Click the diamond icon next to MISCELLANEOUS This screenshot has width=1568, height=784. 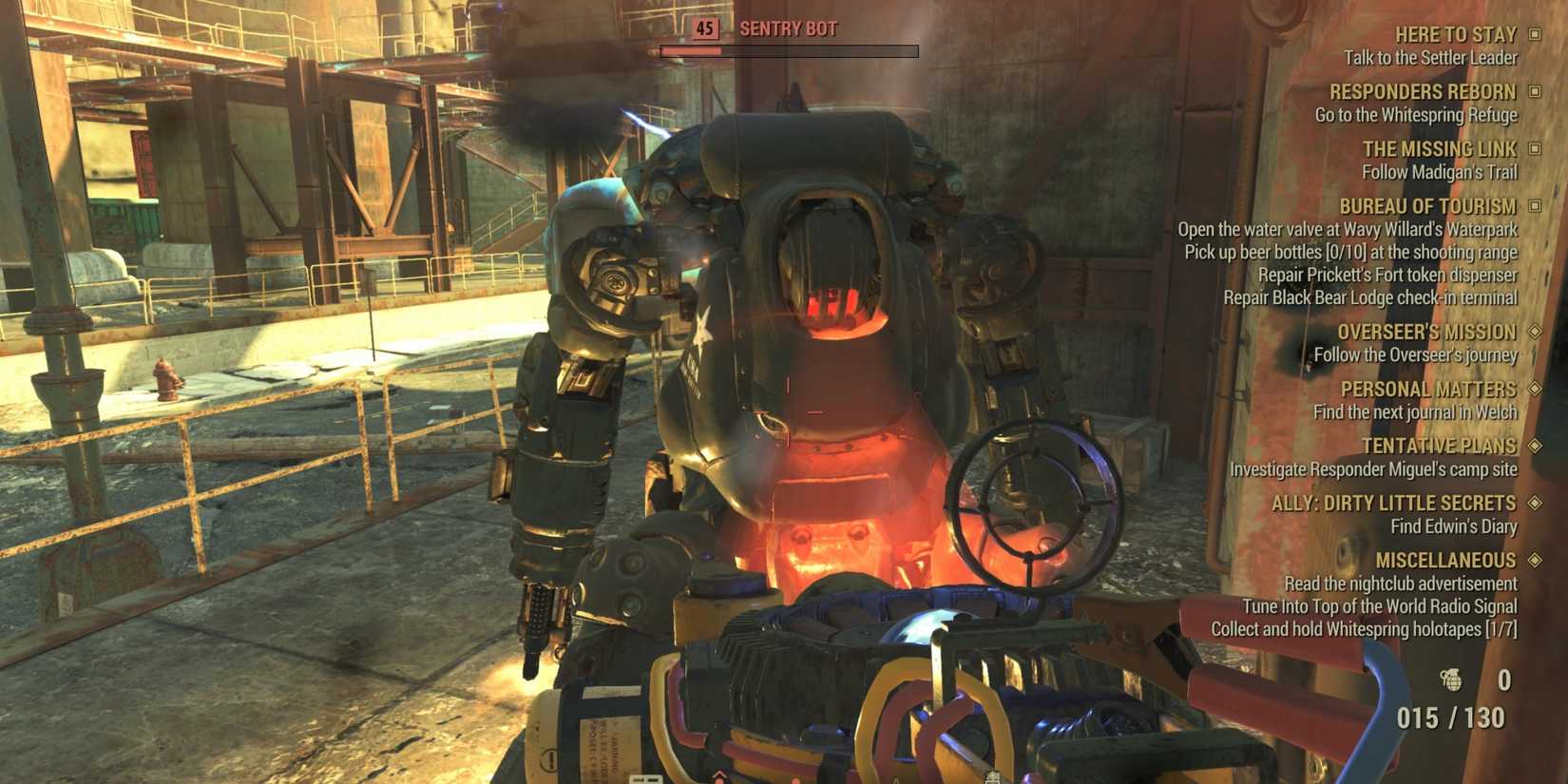pos(1534,561)
